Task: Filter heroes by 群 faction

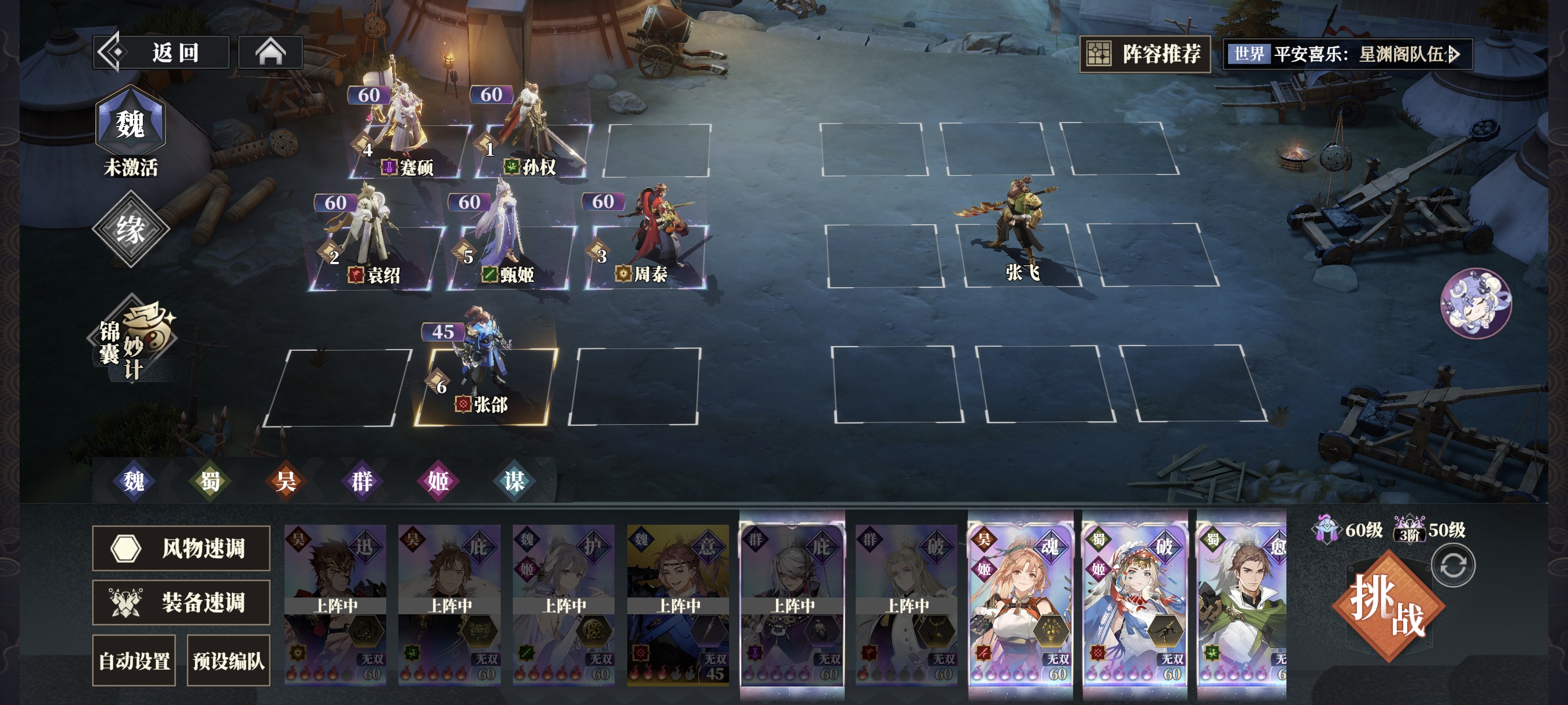Action: pyautogui.click(x=361, y=481)
